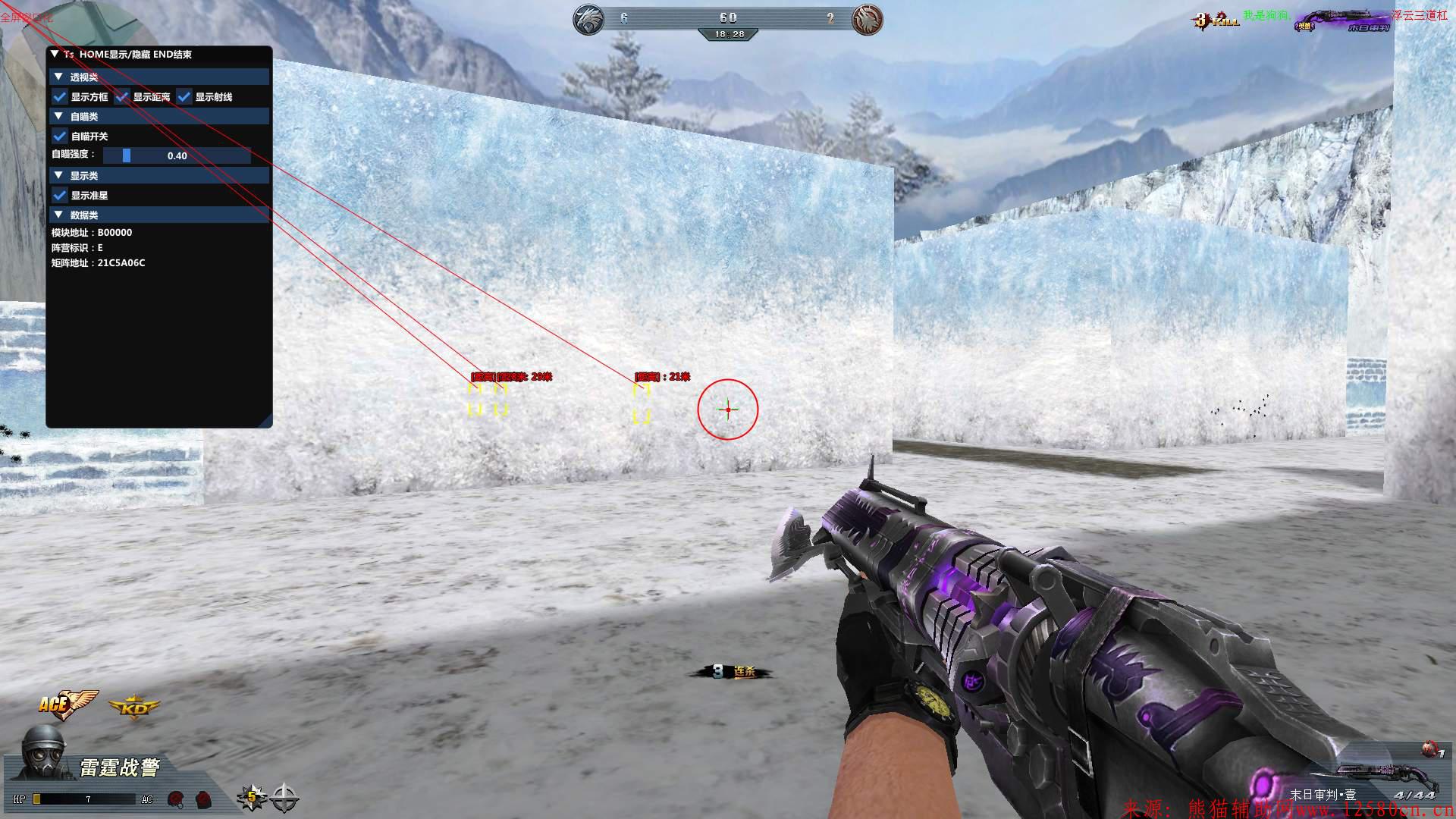Image resolution: width=1456 pixels, height=819 pixels.
Task: Toggle the 显示方框 checkbox
Action: click(x=60, y=97)
